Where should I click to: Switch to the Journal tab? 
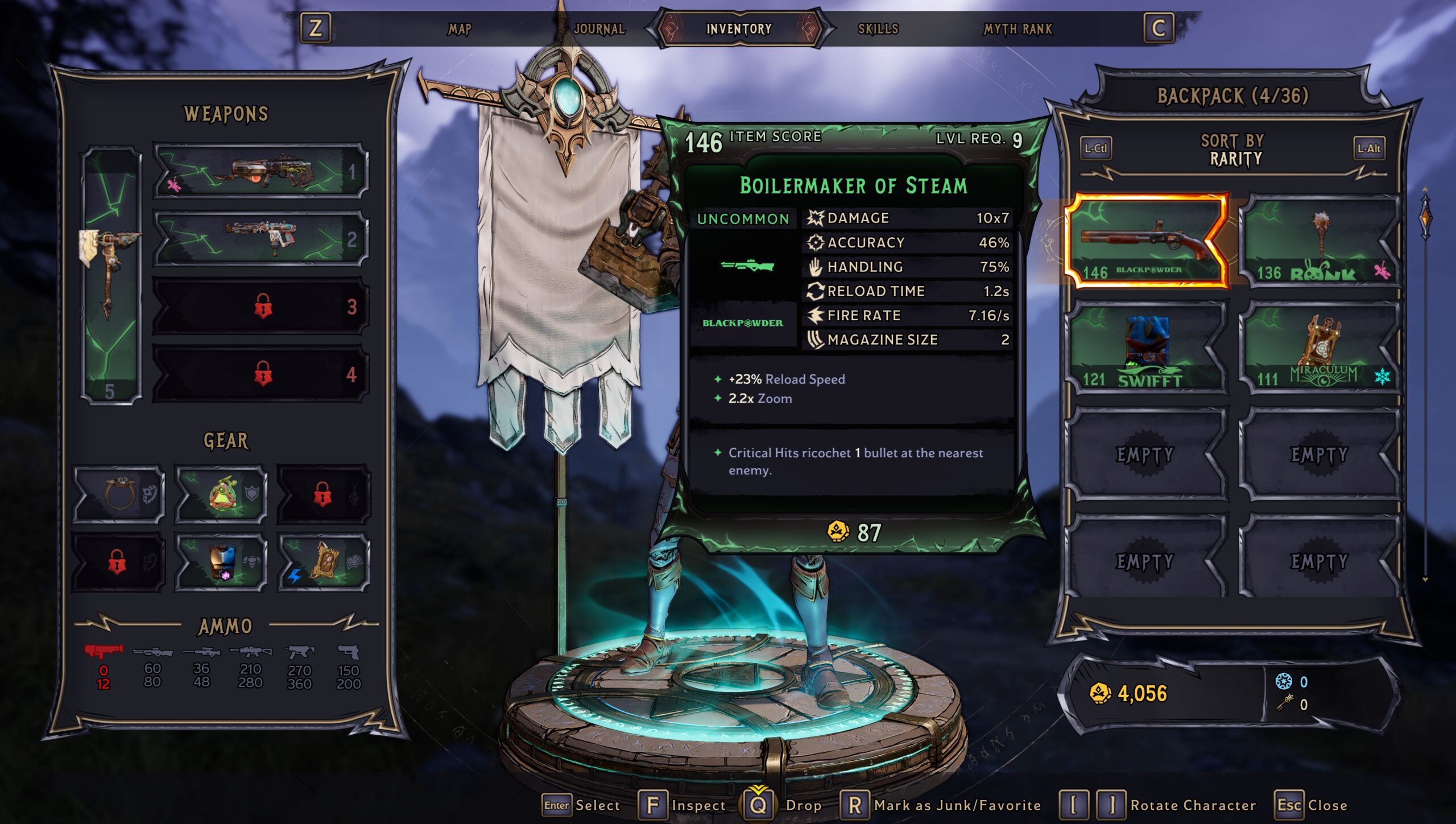[599, 29]
